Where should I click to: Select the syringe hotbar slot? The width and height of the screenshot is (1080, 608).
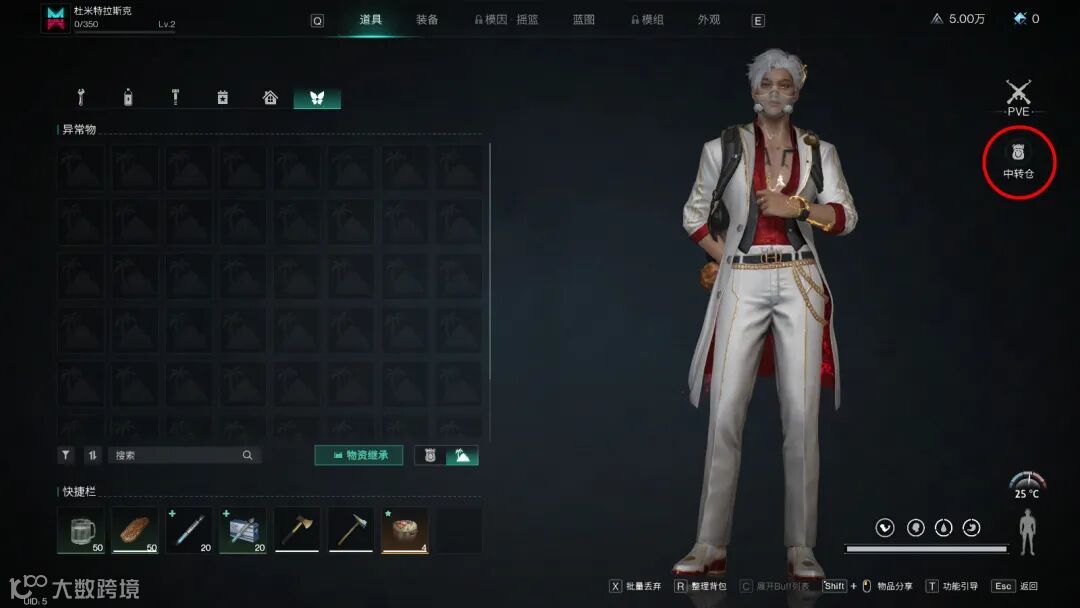(189, 529)
